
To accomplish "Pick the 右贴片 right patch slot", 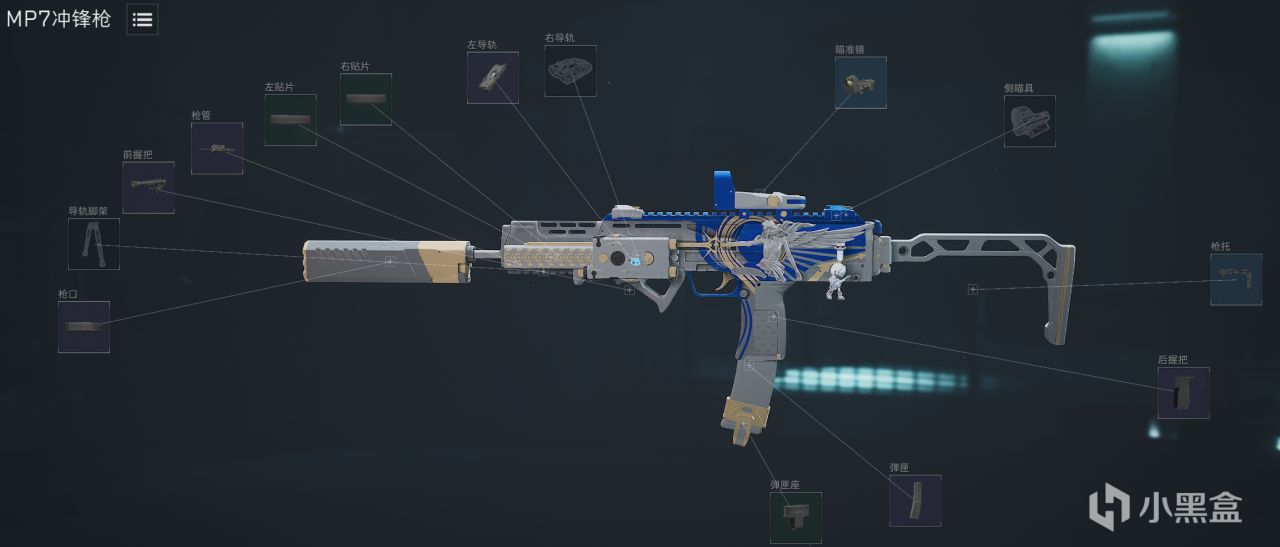I will [366, 100].
